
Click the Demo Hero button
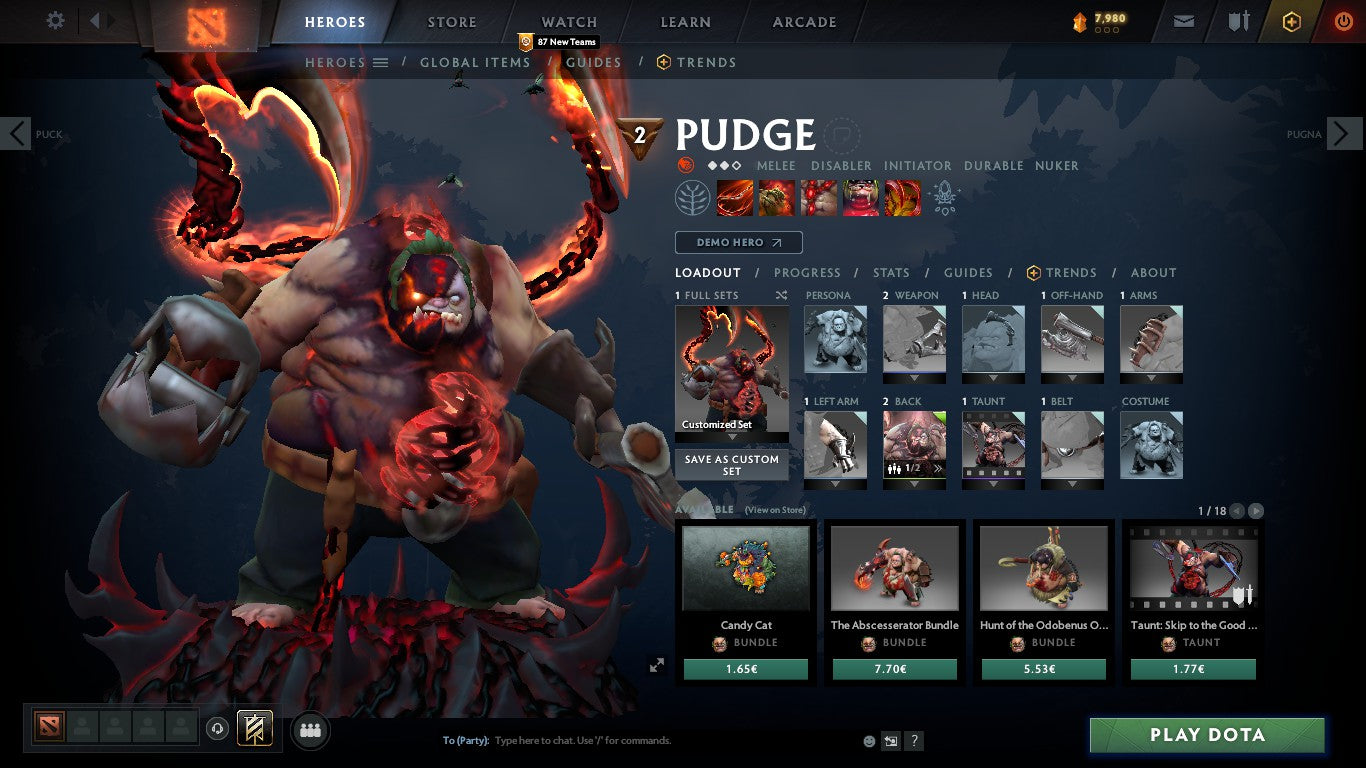click(x=738, y=242)
